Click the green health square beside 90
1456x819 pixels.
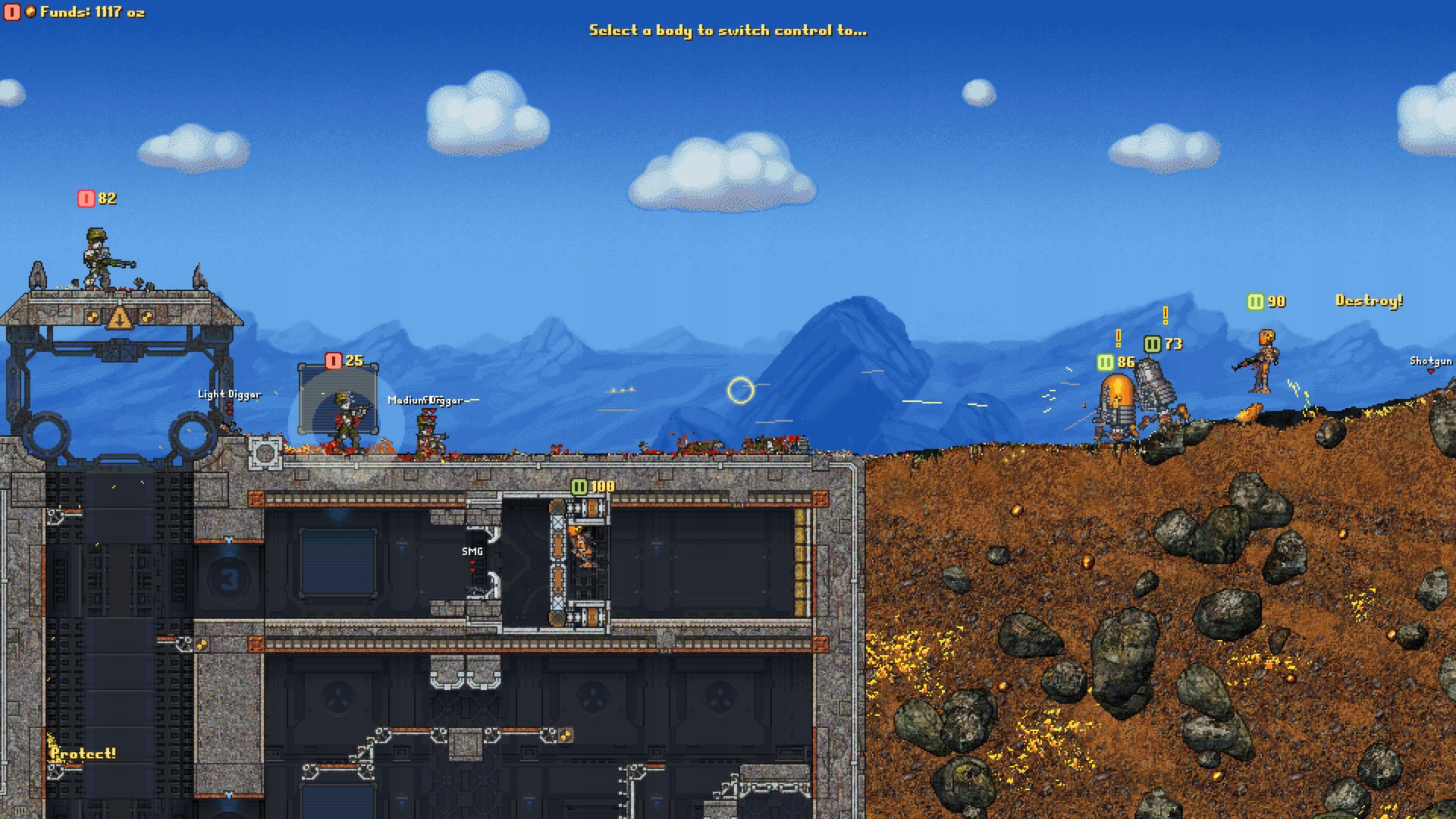(1255, 301)
